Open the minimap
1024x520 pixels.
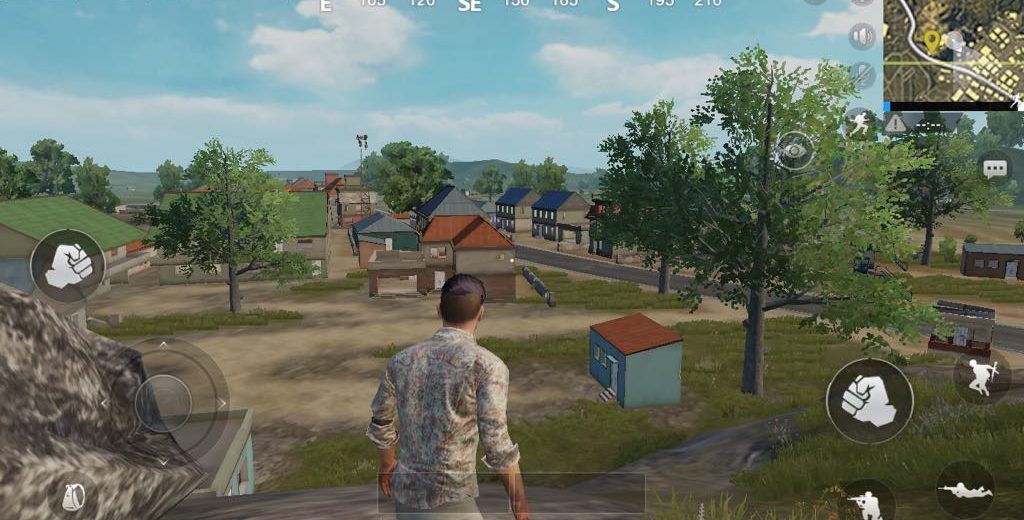(952, 50)
